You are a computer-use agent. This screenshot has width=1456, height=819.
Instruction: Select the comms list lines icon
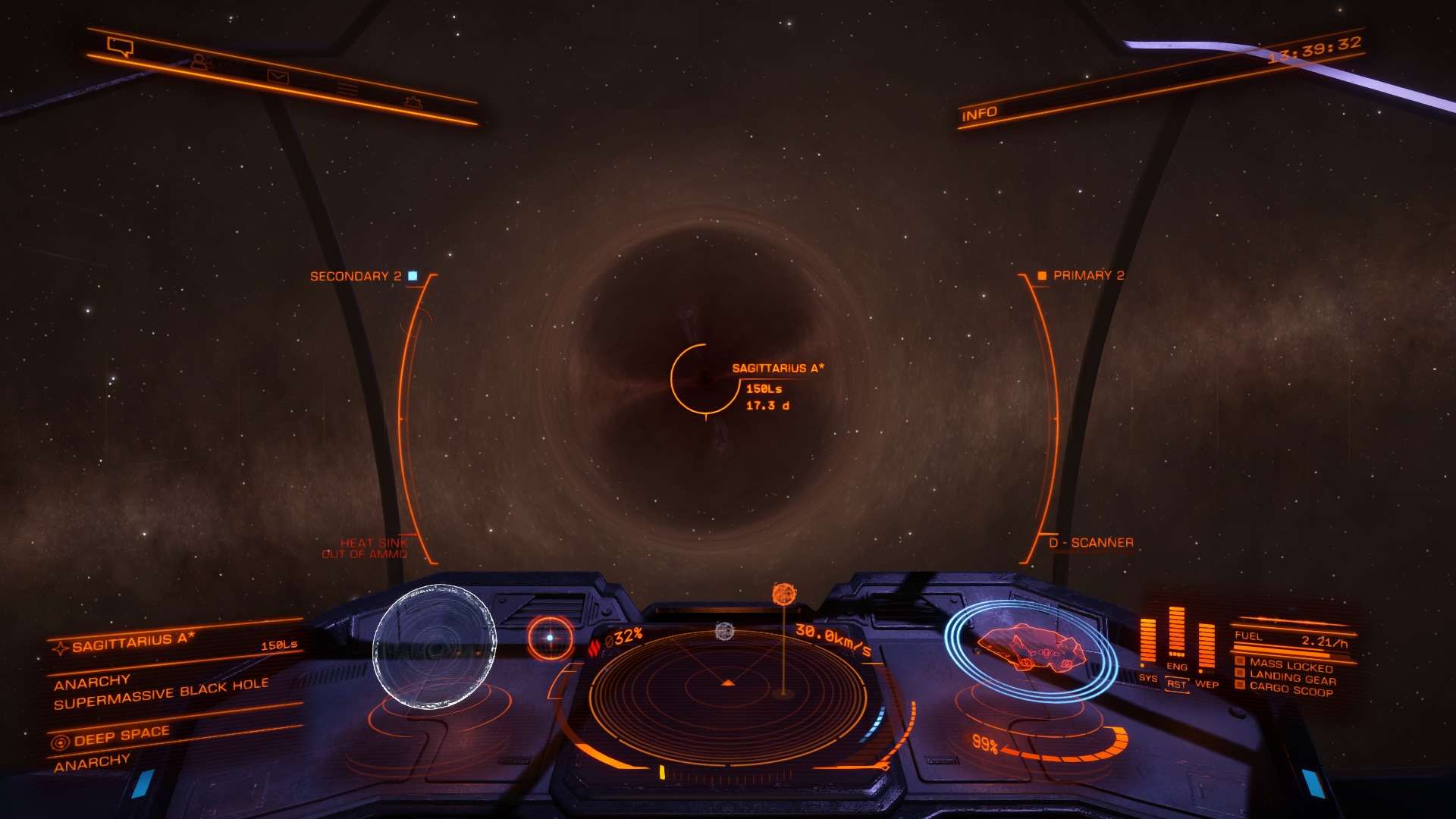[348, 89]
